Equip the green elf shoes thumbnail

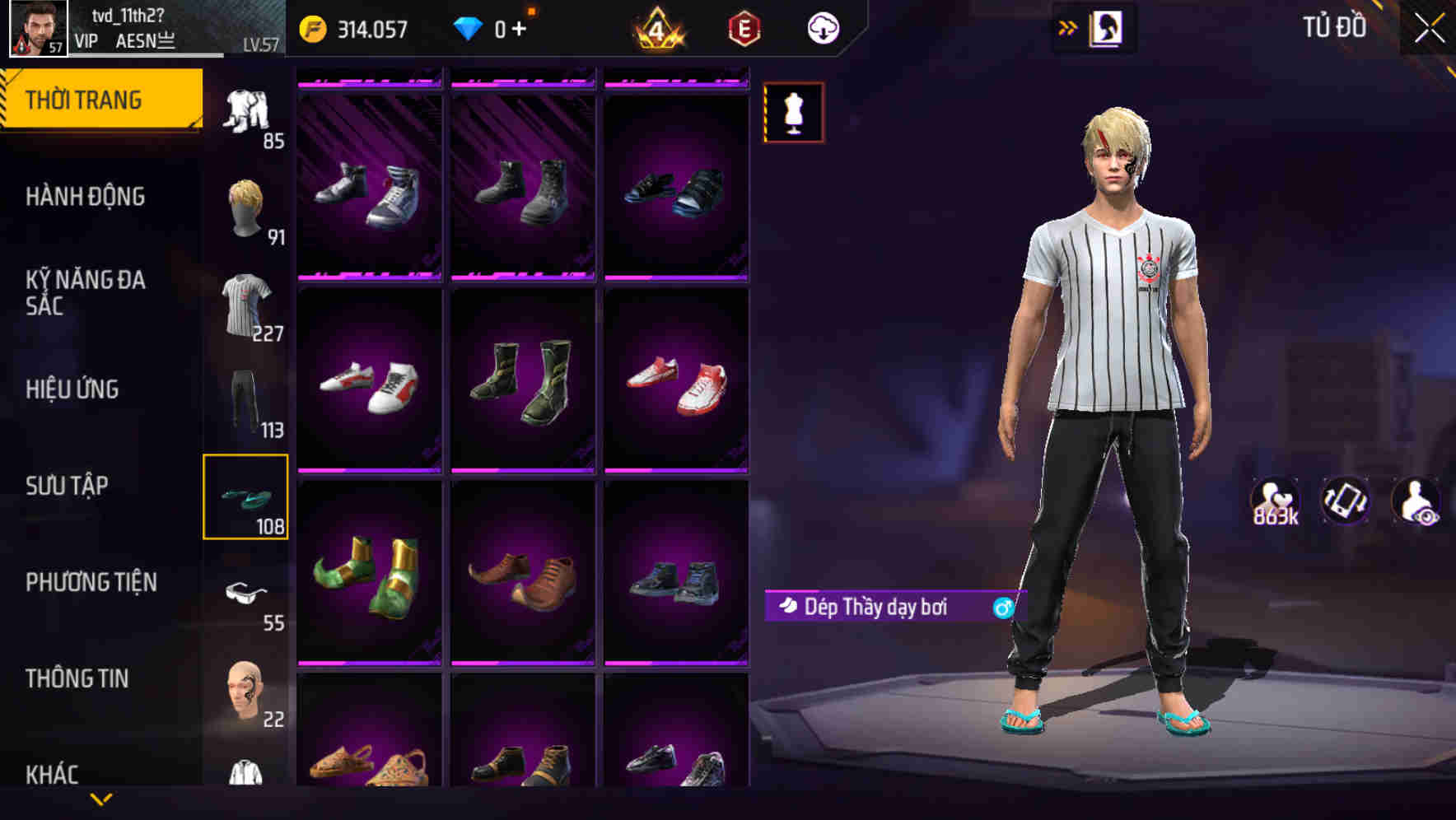pyautogui.click(x=369, y=576)
